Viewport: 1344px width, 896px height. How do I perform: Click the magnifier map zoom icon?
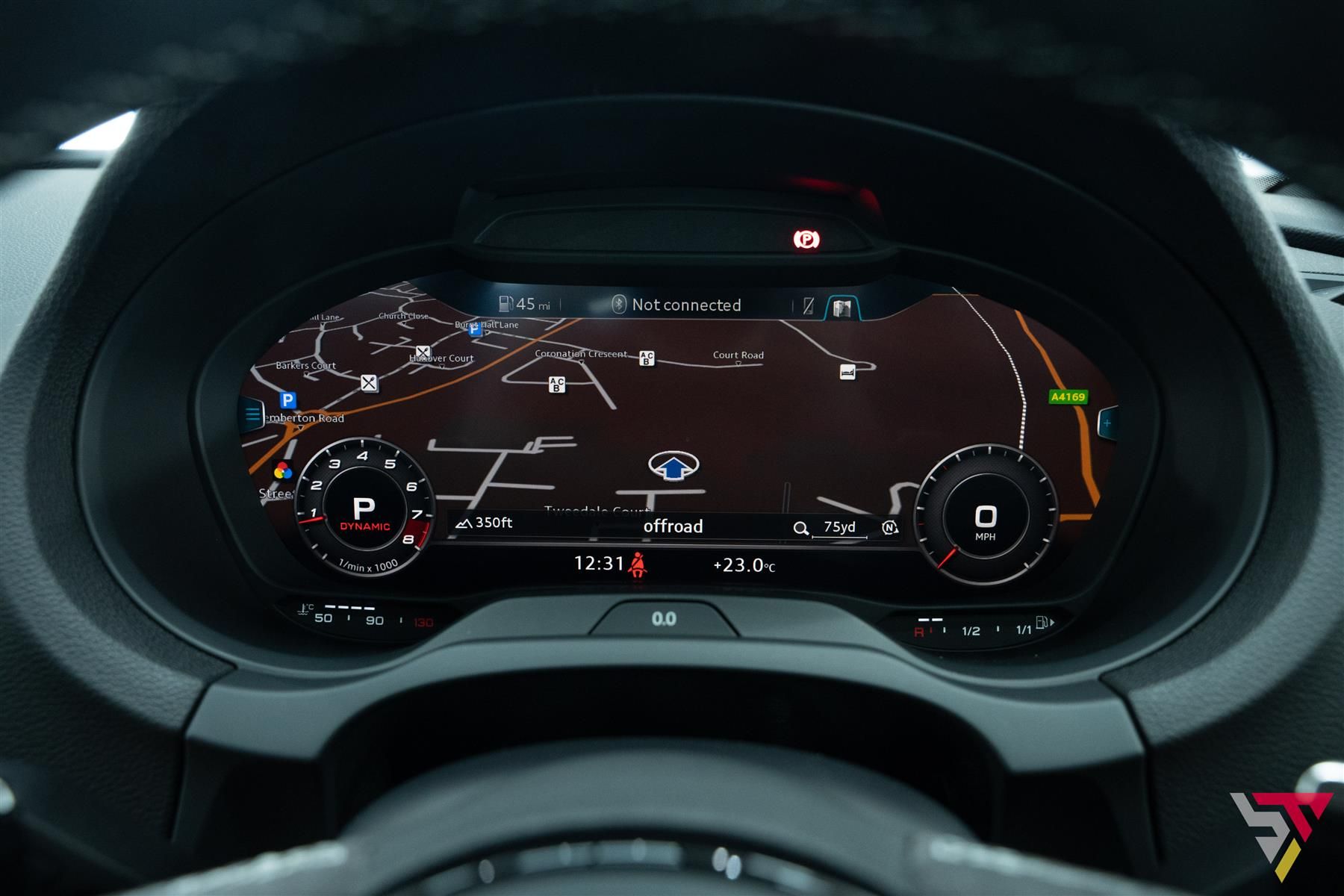800,529
